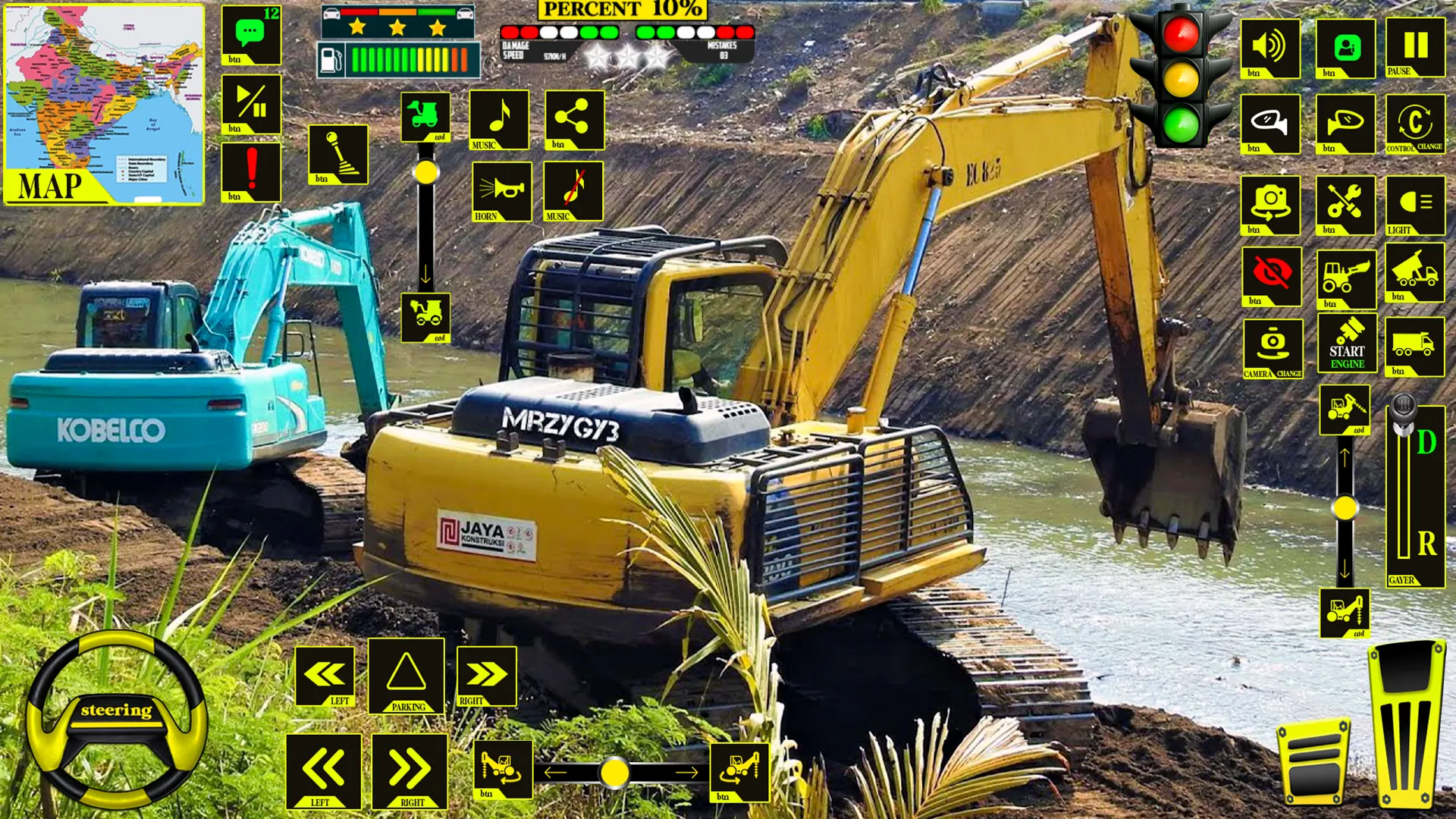
Task: Mute the MUSIC with the crossed note
Action: tap(573, 190)
